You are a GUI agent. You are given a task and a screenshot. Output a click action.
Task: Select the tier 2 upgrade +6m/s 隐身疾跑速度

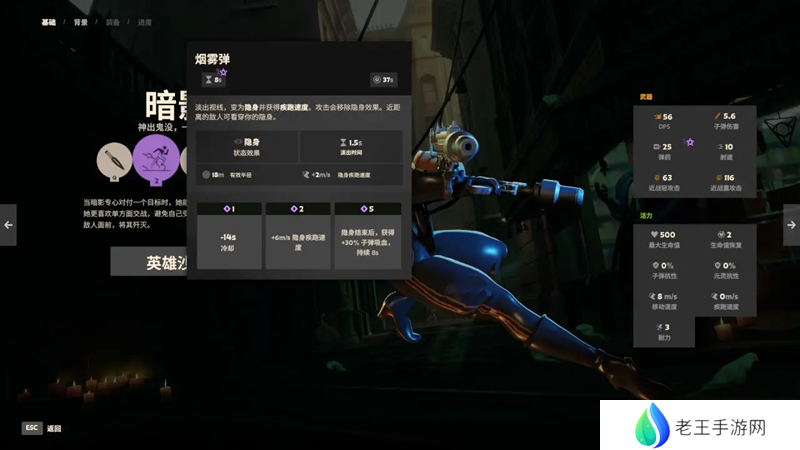pos(298,237)
